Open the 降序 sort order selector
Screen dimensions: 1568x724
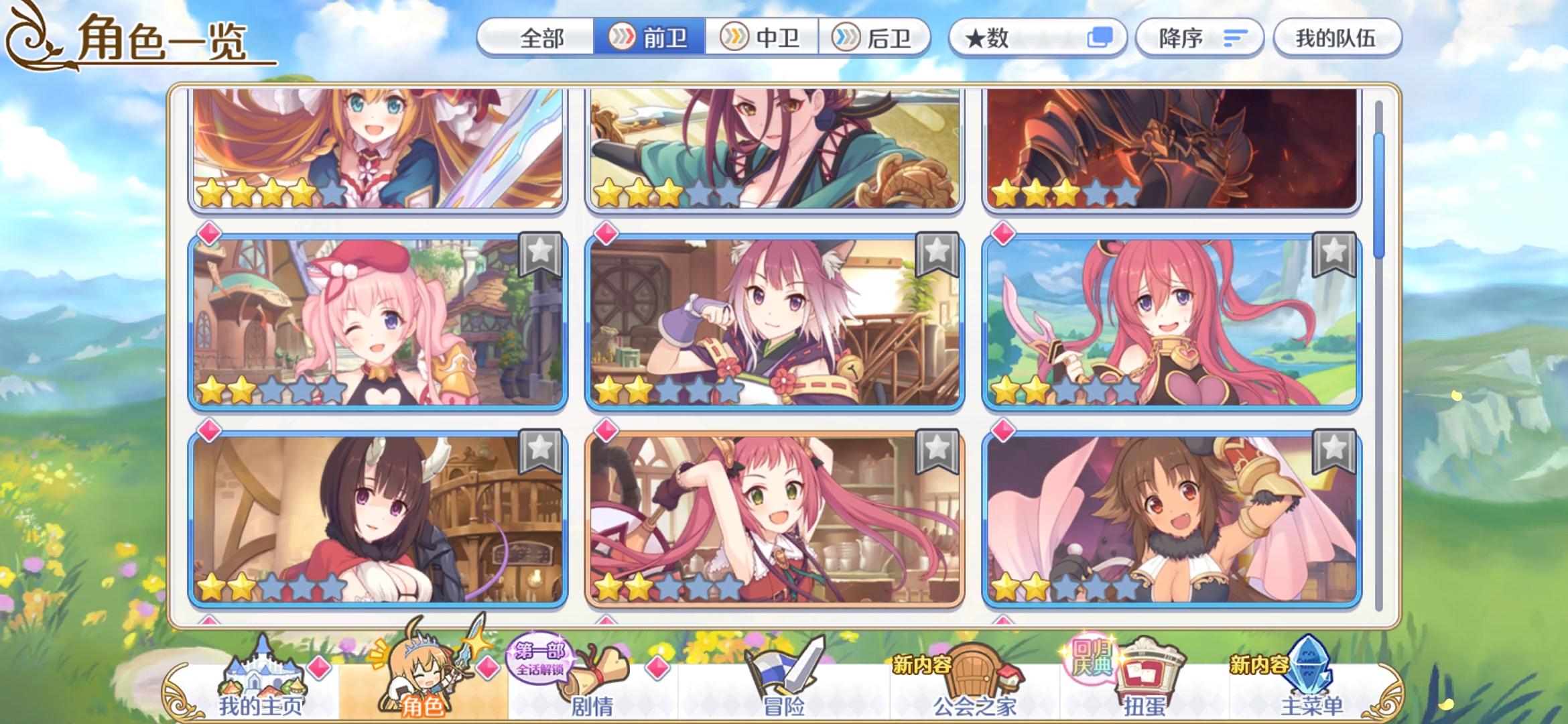1199,38
